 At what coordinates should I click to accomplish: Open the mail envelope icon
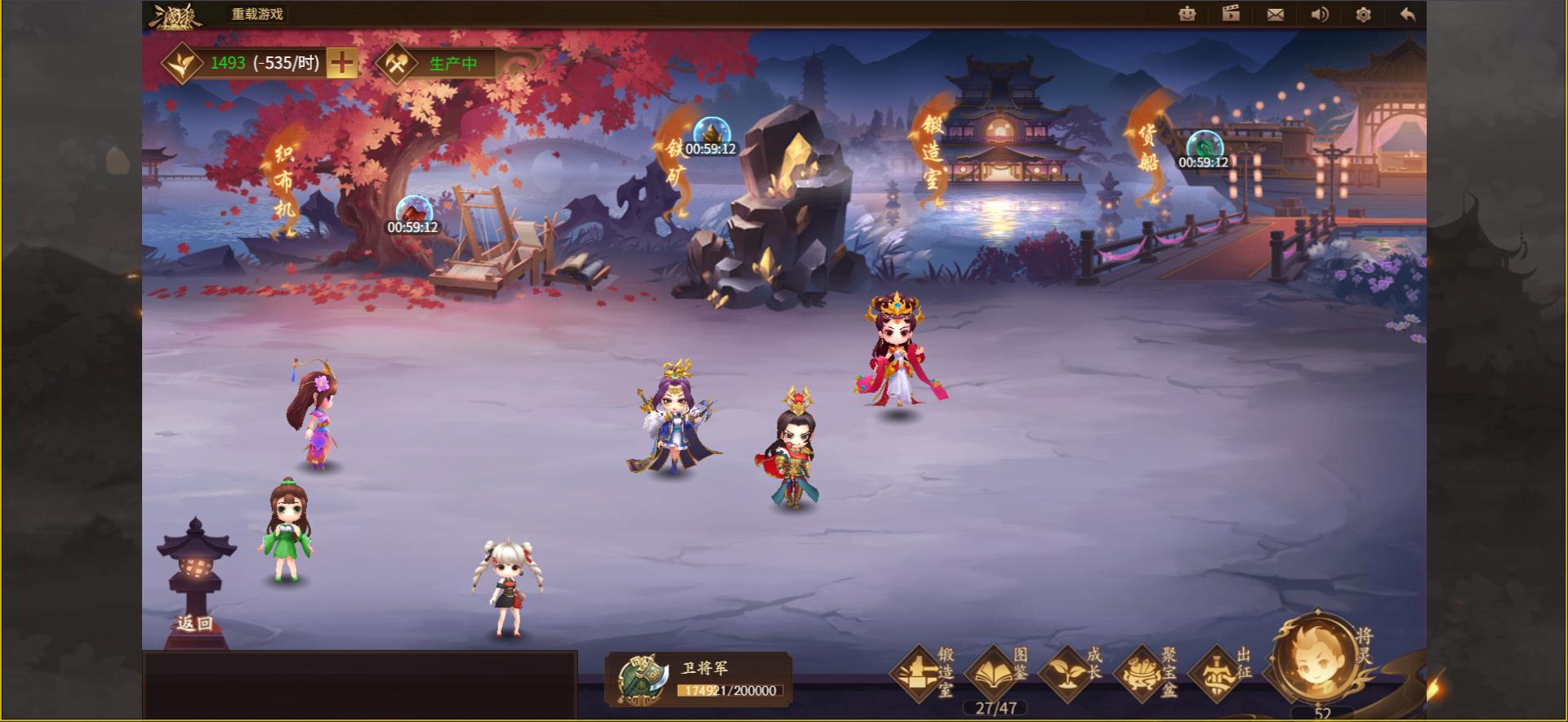(1276, 14)
